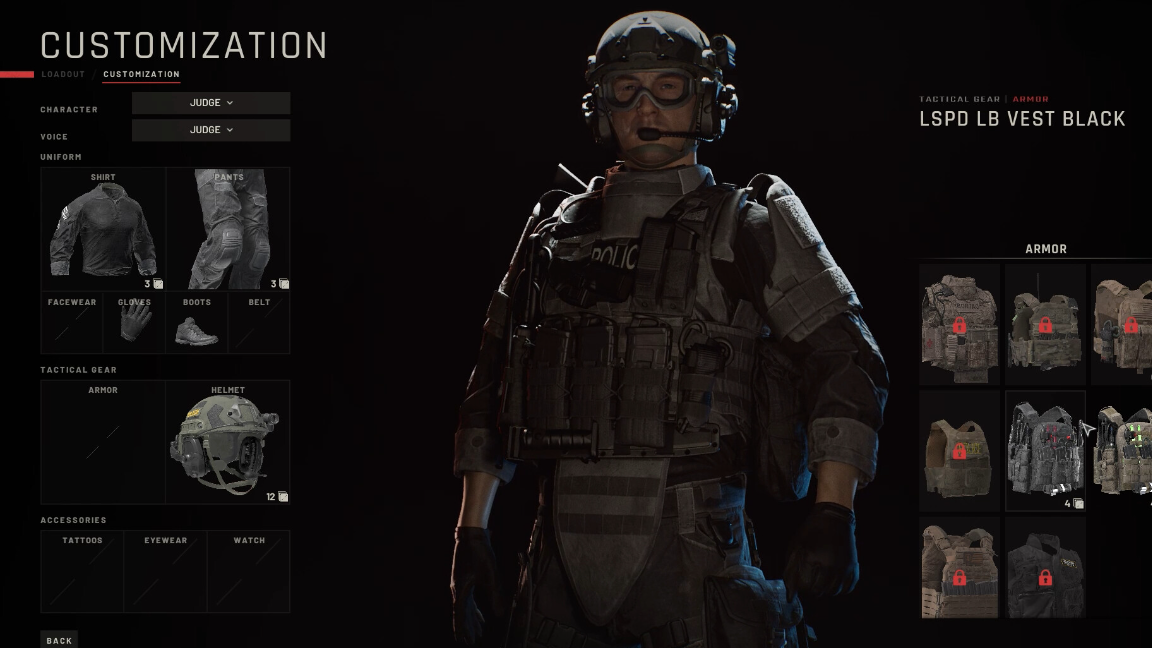Select the Helmet tactical gear slot
This screenshot has width=1152, height=648.
tap(228, 442)
